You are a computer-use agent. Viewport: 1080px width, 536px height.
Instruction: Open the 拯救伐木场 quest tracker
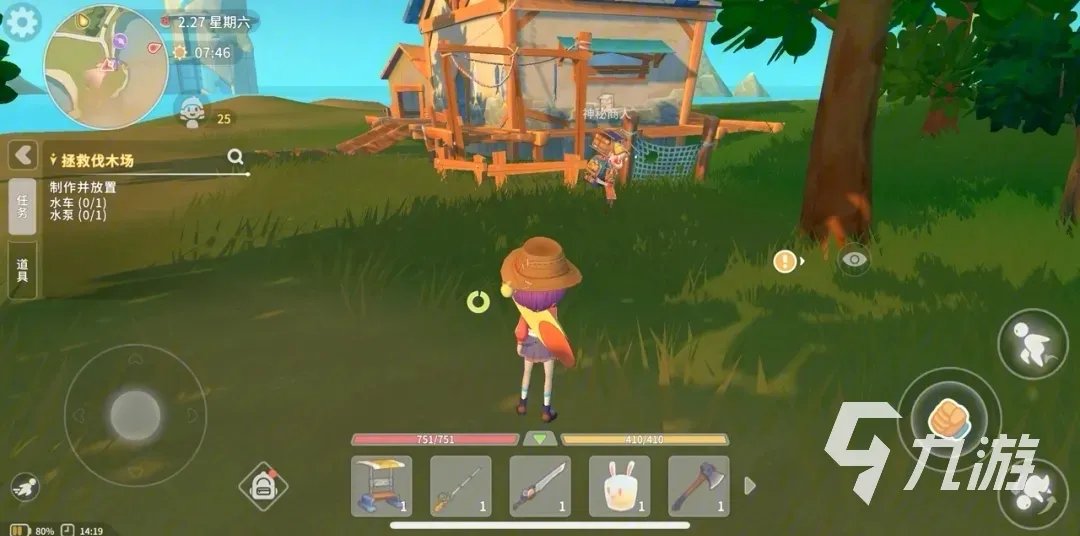pyautogui.click(x=98, y=160)
